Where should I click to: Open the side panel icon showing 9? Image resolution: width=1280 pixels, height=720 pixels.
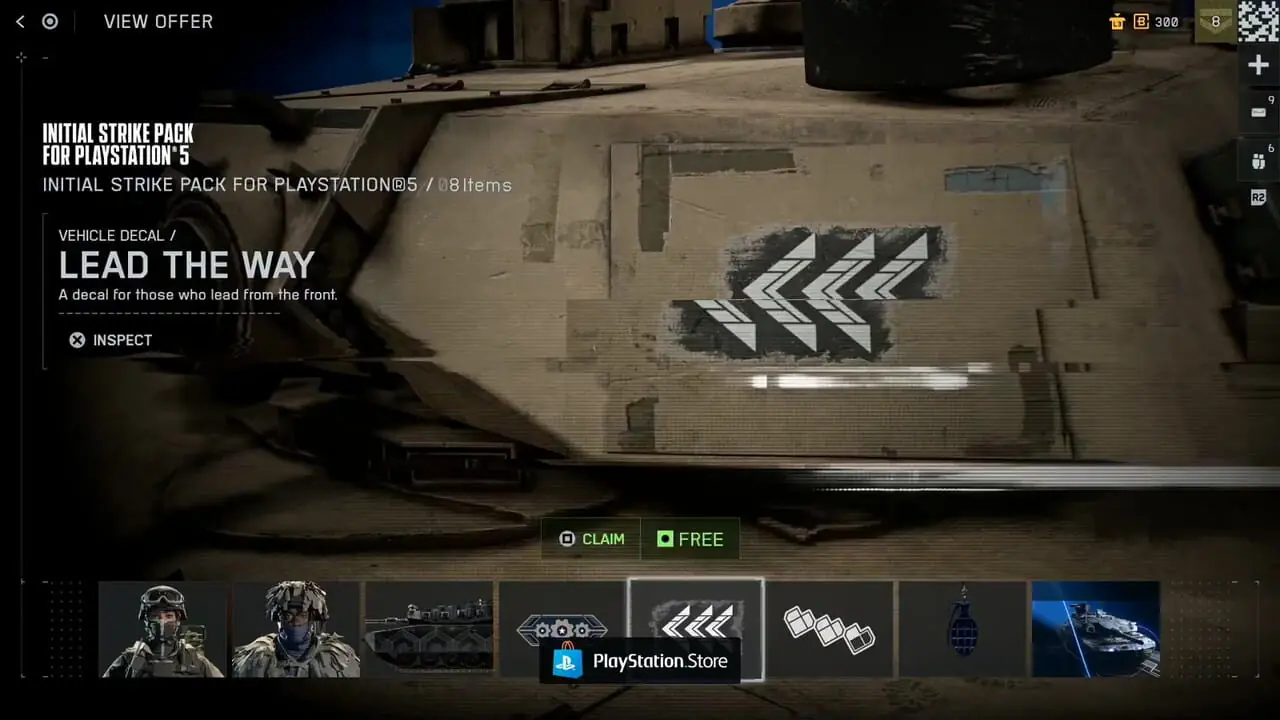(1258, 112)
